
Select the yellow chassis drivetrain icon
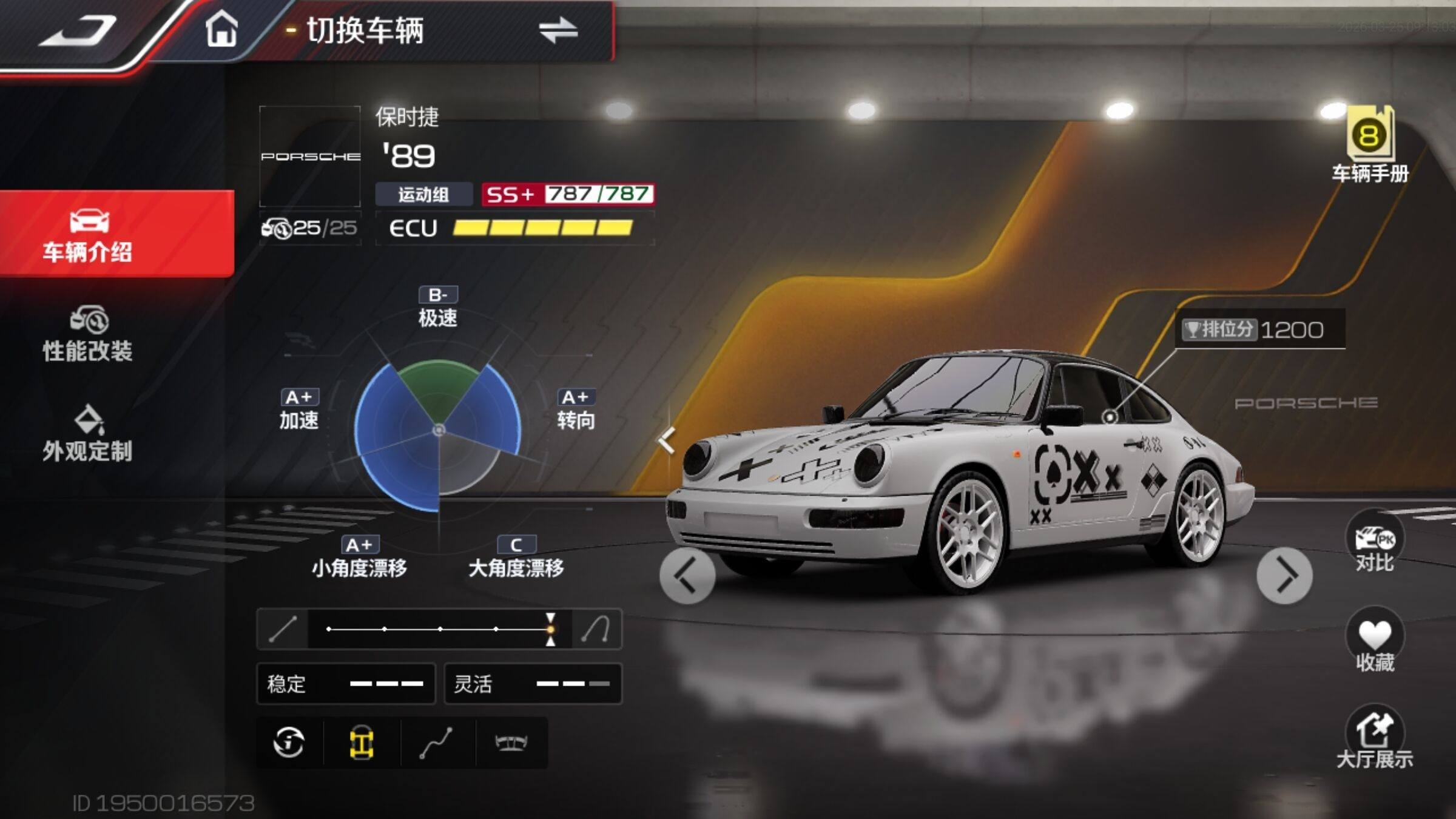362,743
